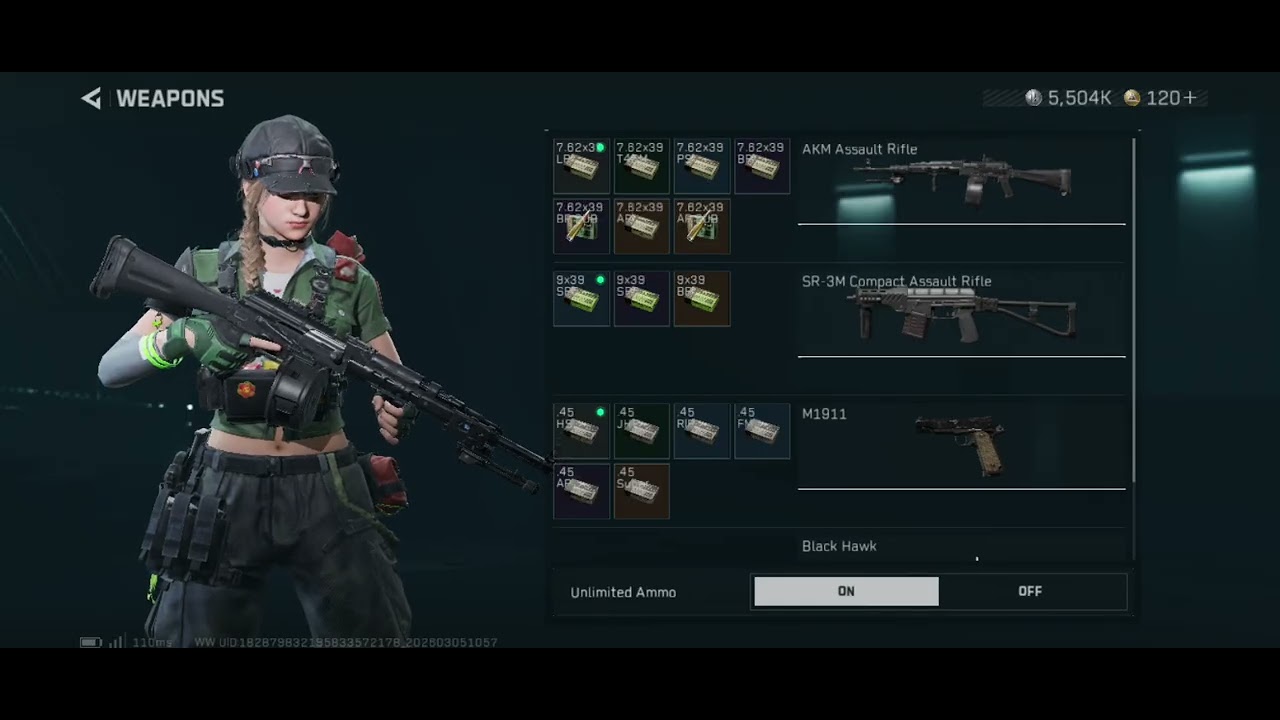Select the AKM Assault Rifle entry
Image resolution: width=1280 pixels, height=720 pixels.
click(x=961, y=180)
